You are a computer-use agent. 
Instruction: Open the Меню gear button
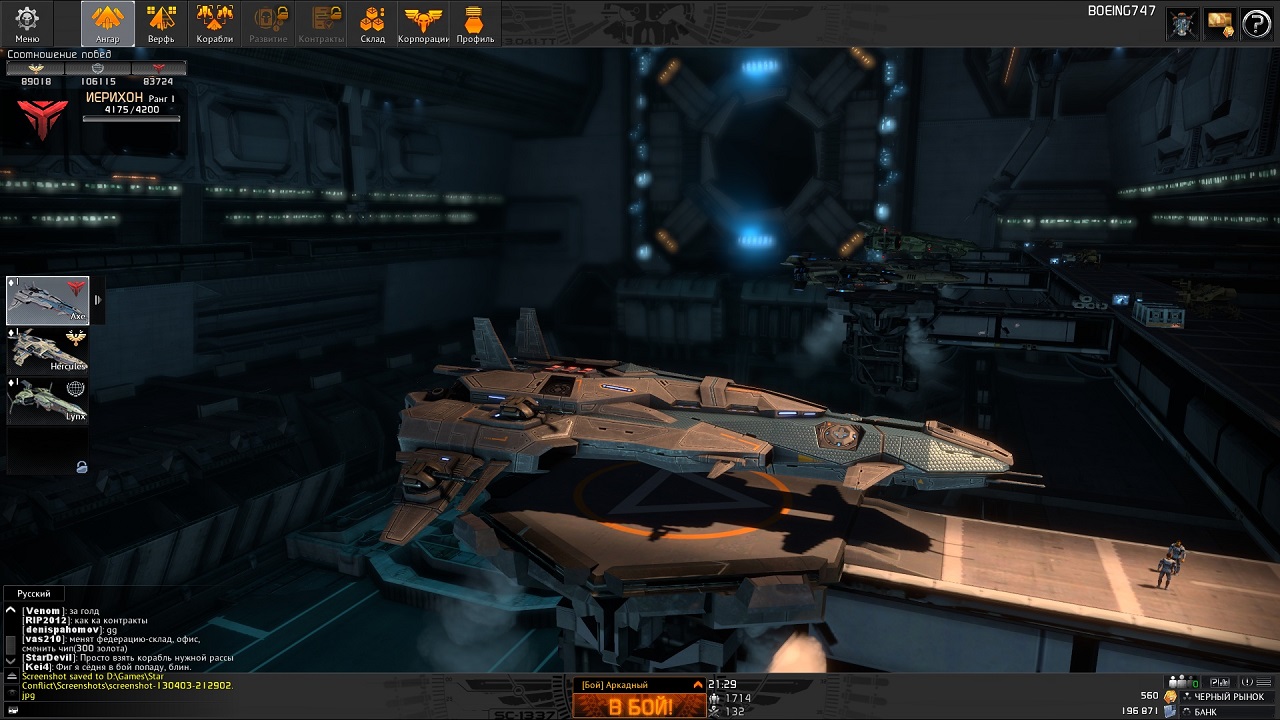point(27,23)
